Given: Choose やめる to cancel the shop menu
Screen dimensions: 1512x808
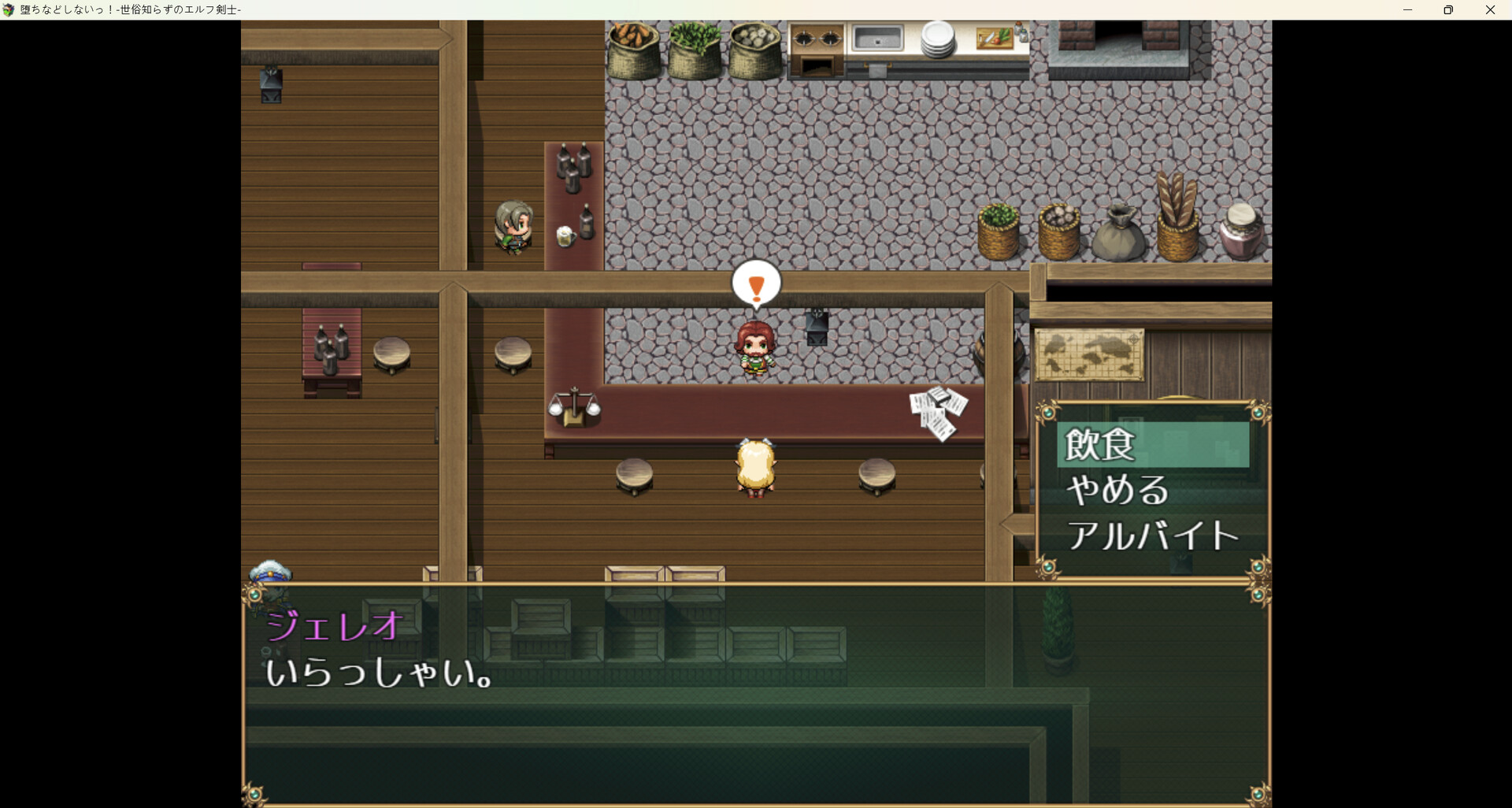Looking at the screenshot, I should tap(1117, 489).
